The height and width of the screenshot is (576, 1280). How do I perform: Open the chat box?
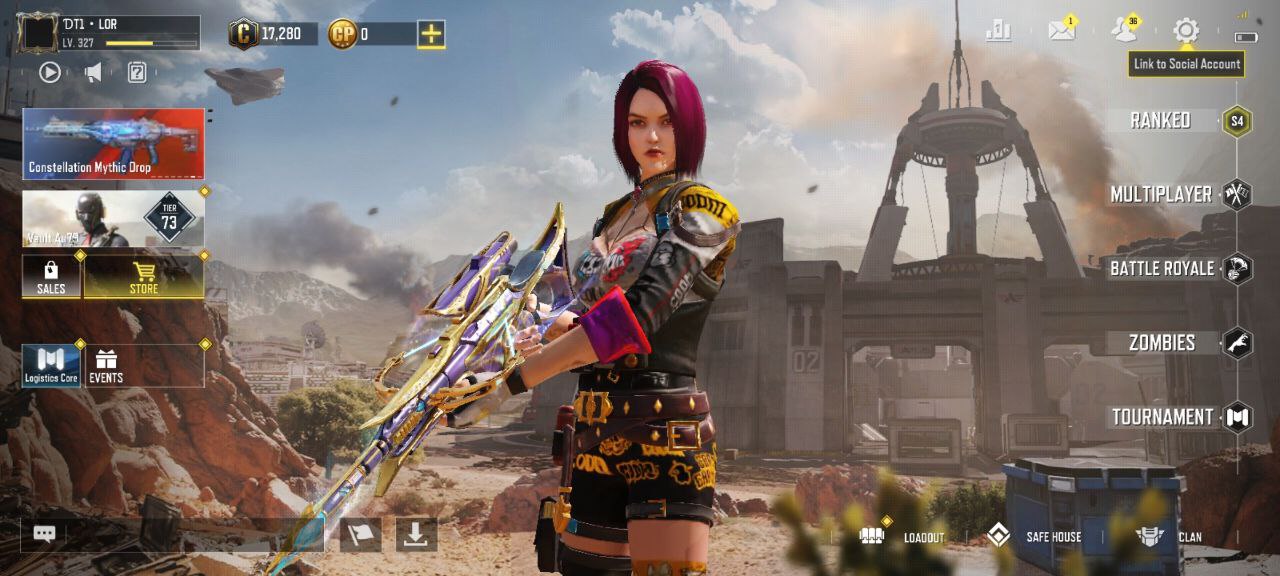click(45, 534)
